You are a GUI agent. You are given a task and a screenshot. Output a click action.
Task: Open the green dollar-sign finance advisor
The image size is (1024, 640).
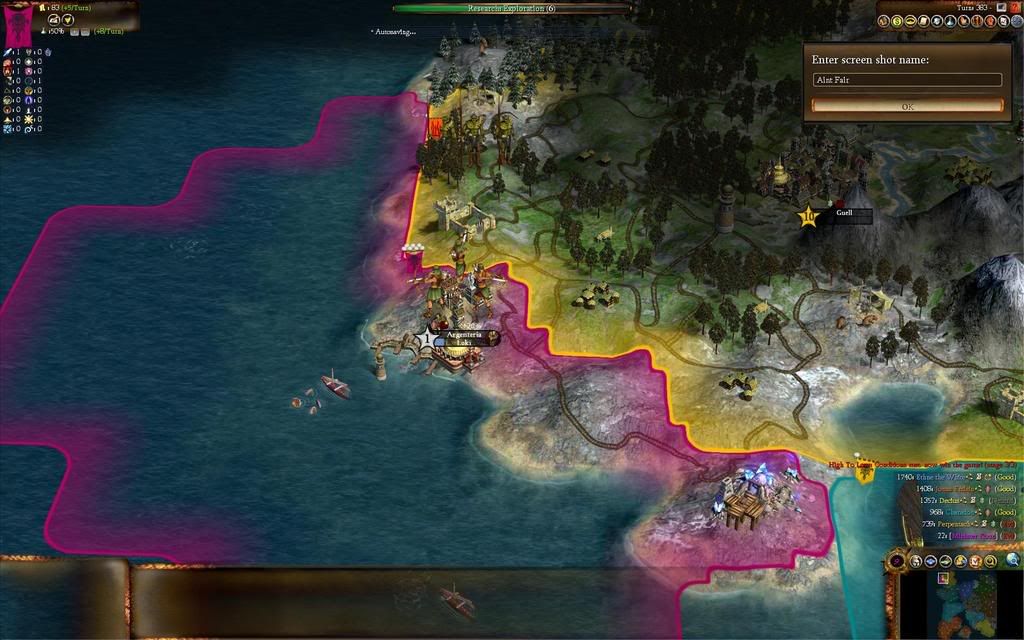click(899, 20)
